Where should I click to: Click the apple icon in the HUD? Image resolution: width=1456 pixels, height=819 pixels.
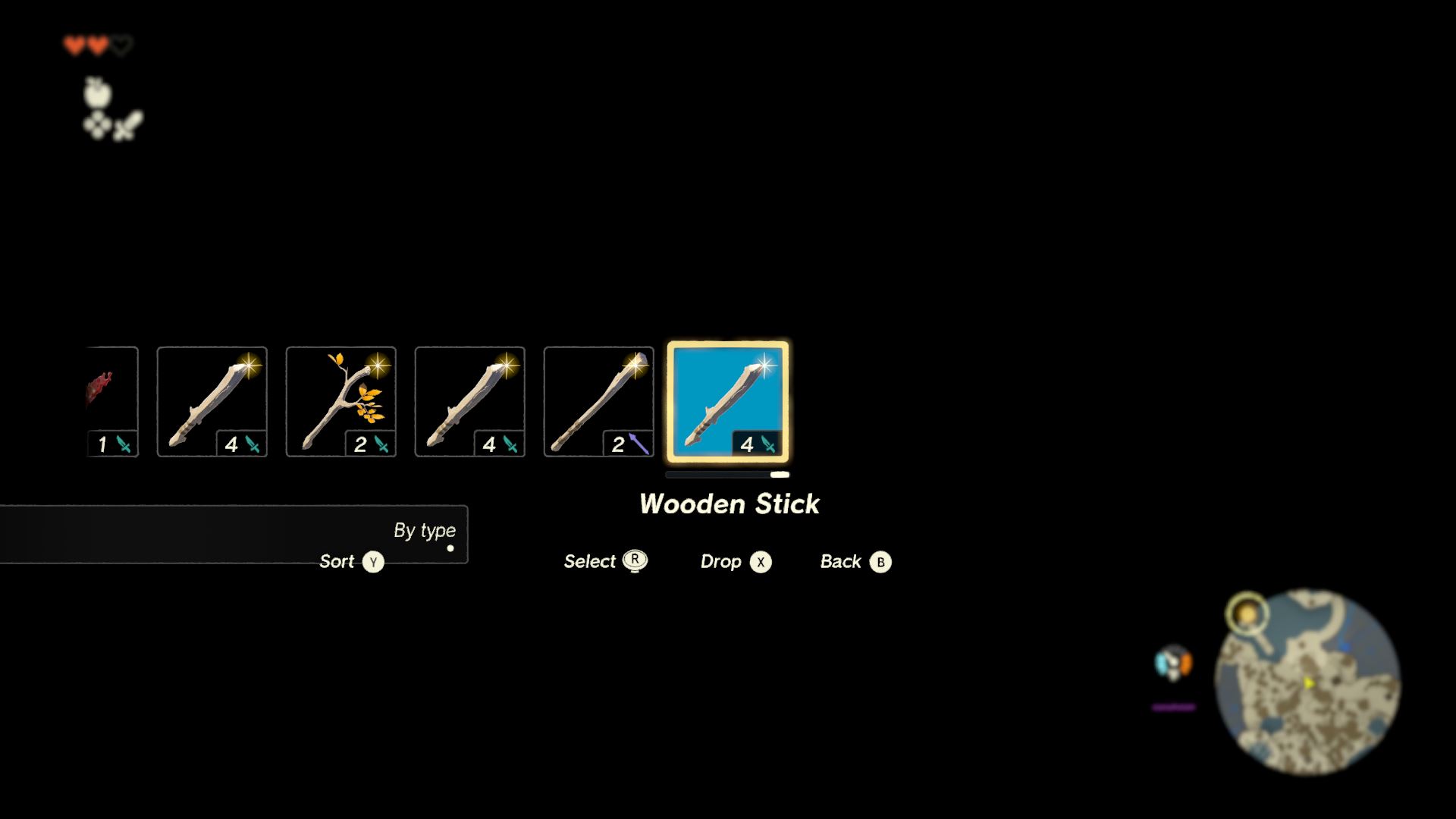click(97, 93)
